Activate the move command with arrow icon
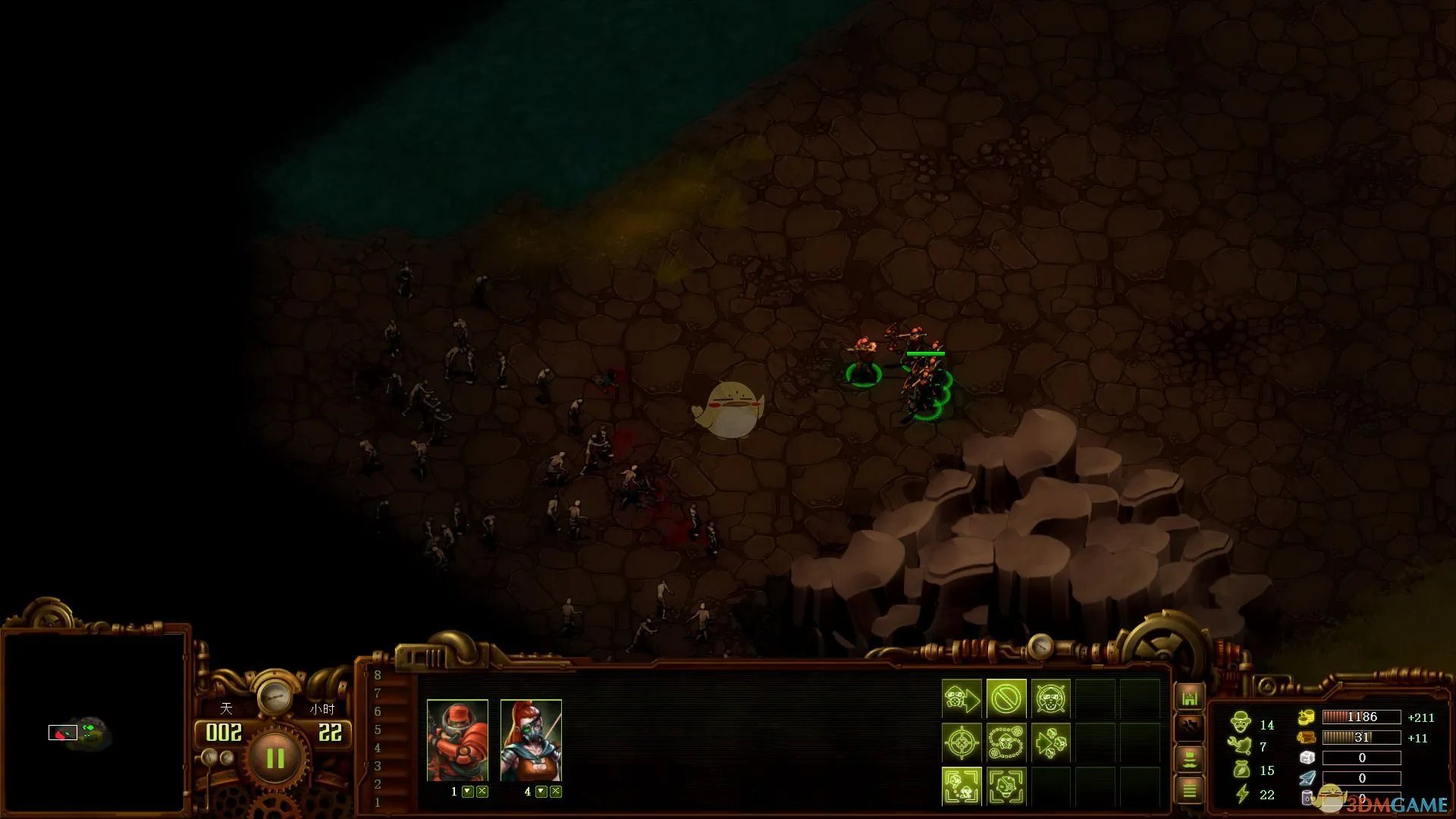 962,698
